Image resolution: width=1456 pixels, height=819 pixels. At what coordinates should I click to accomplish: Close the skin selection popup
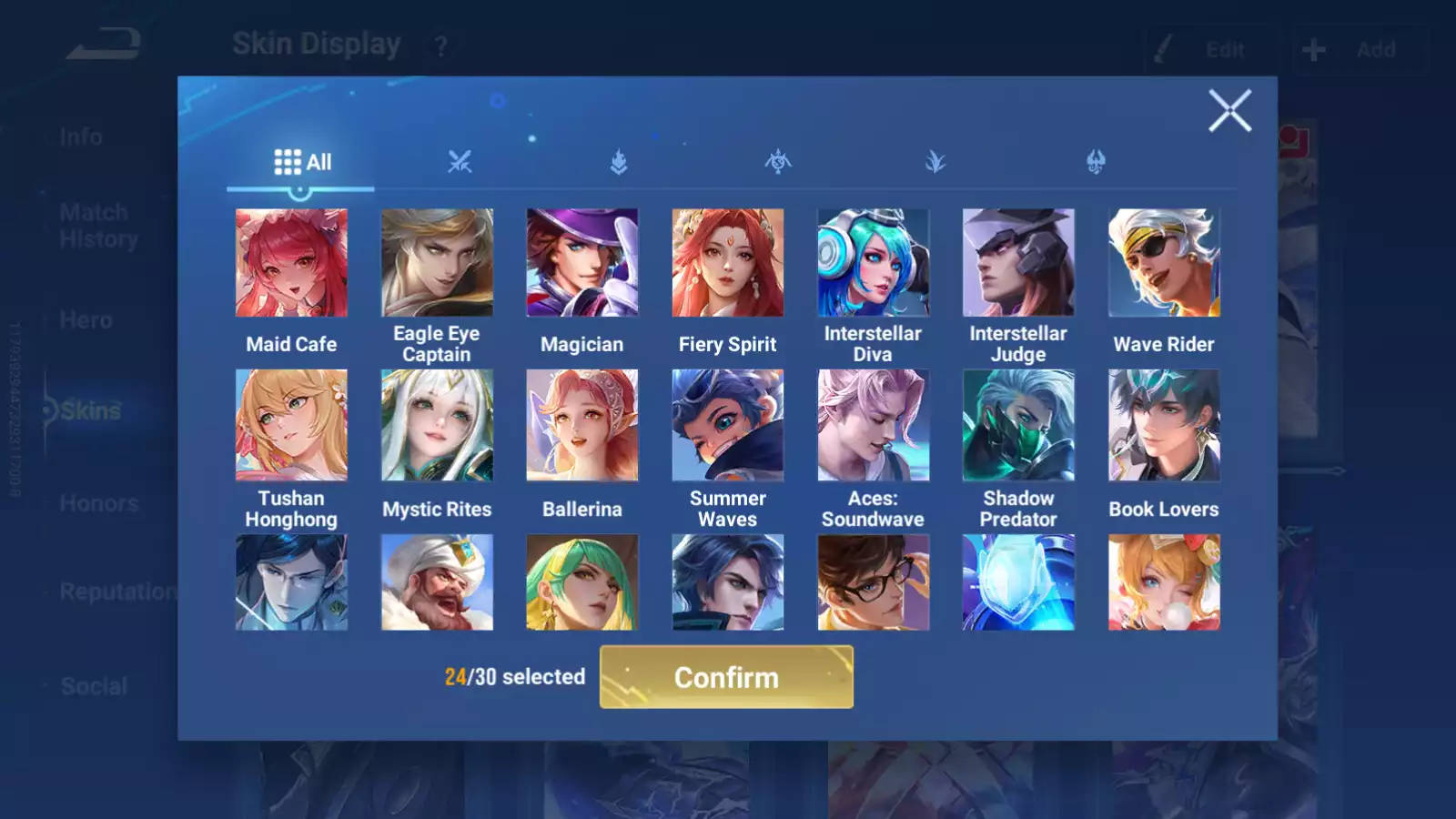1229,111
